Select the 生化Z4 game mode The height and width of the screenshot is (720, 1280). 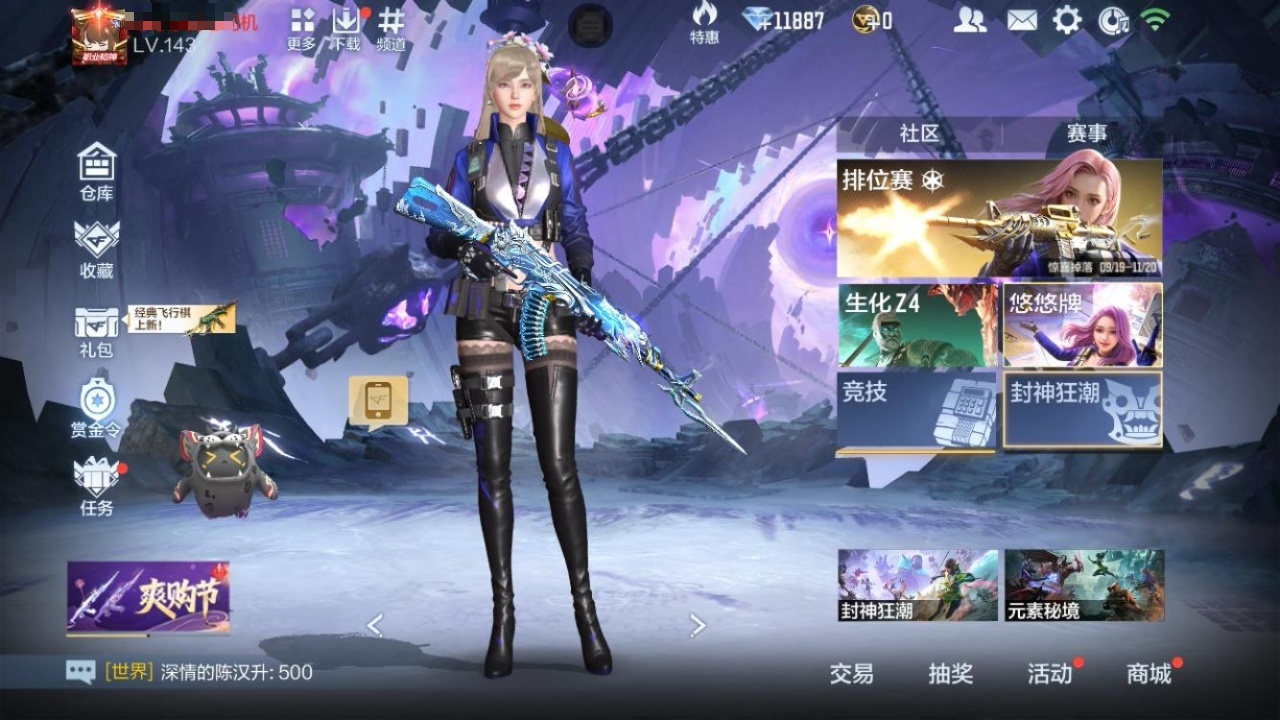(x=917, y=325)
